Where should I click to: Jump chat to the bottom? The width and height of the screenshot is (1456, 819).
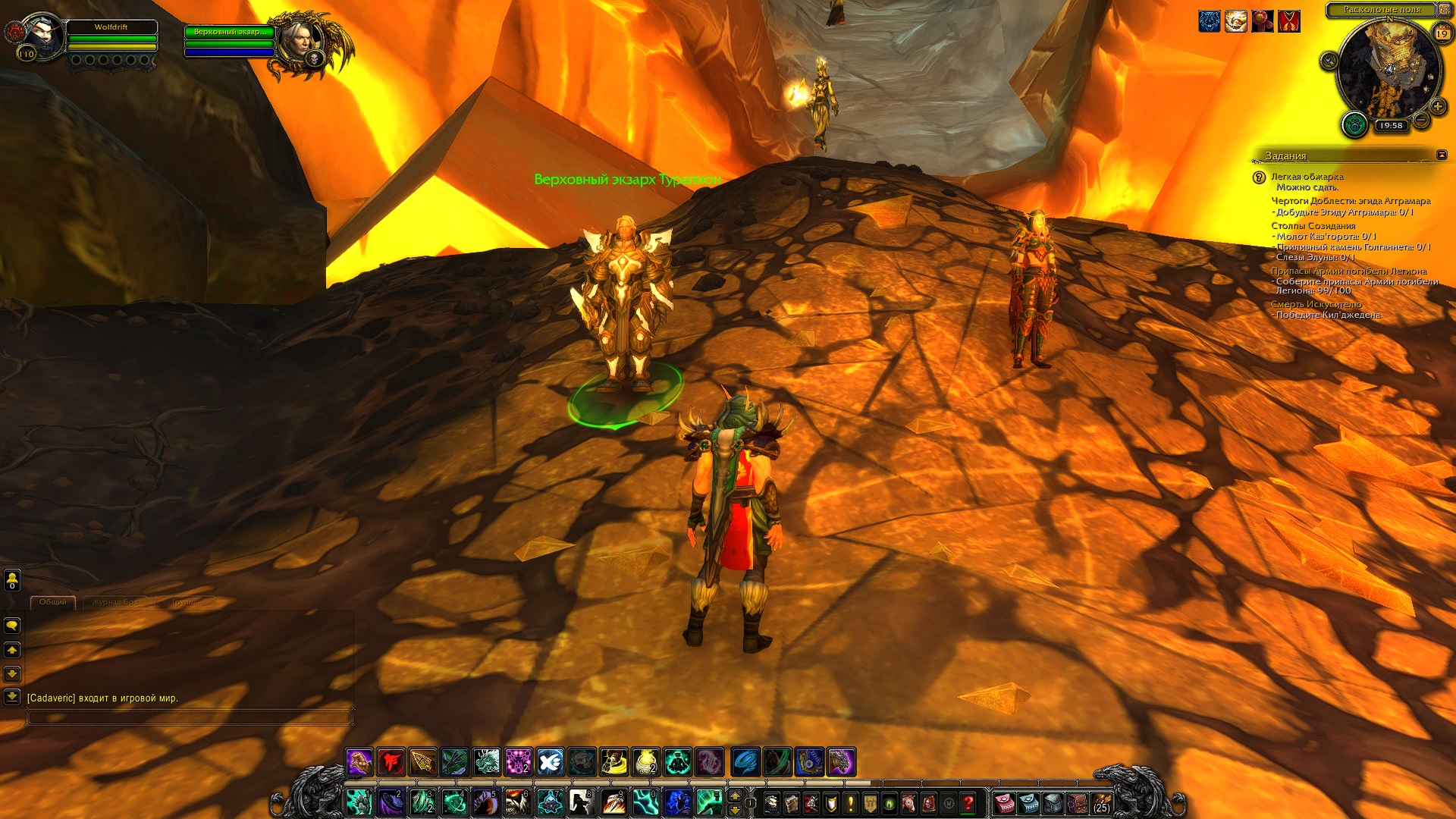tap(12, 696)
